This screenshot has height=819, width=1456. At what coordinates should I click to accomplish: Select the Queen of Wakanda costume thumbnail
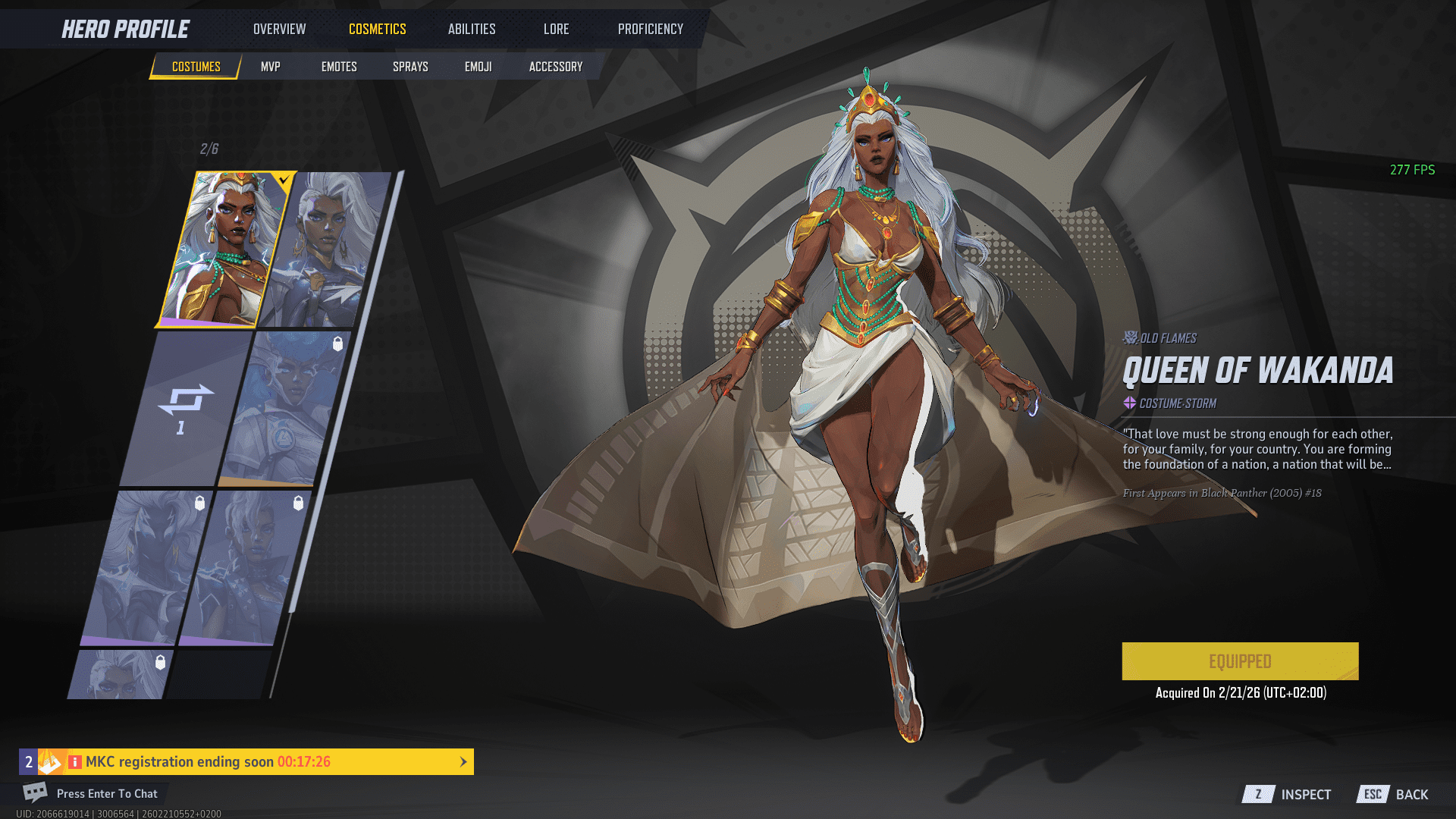coord(224,249)
